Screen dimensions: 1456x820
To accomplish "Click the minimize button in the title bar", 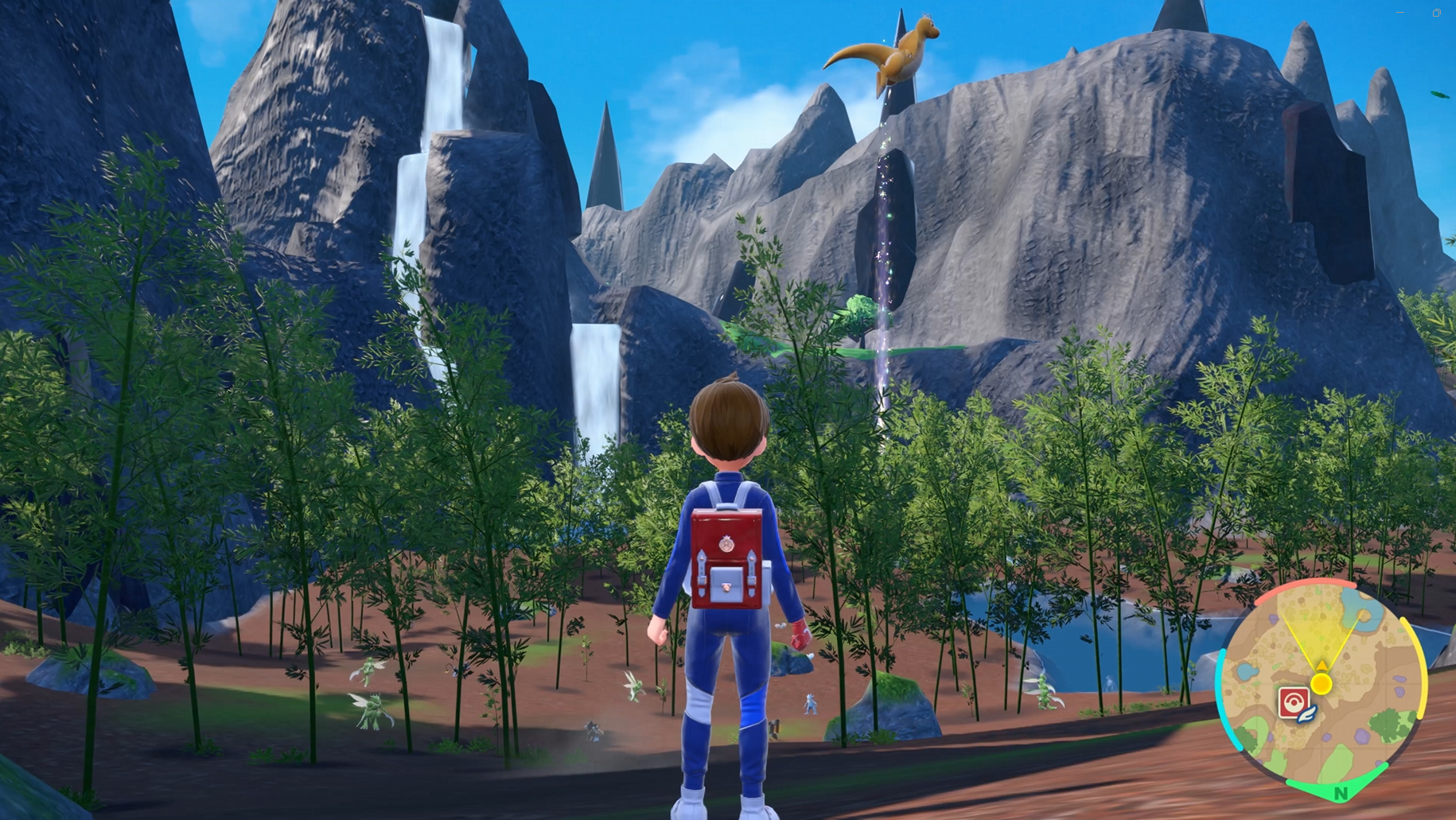I will point(1400,14).
